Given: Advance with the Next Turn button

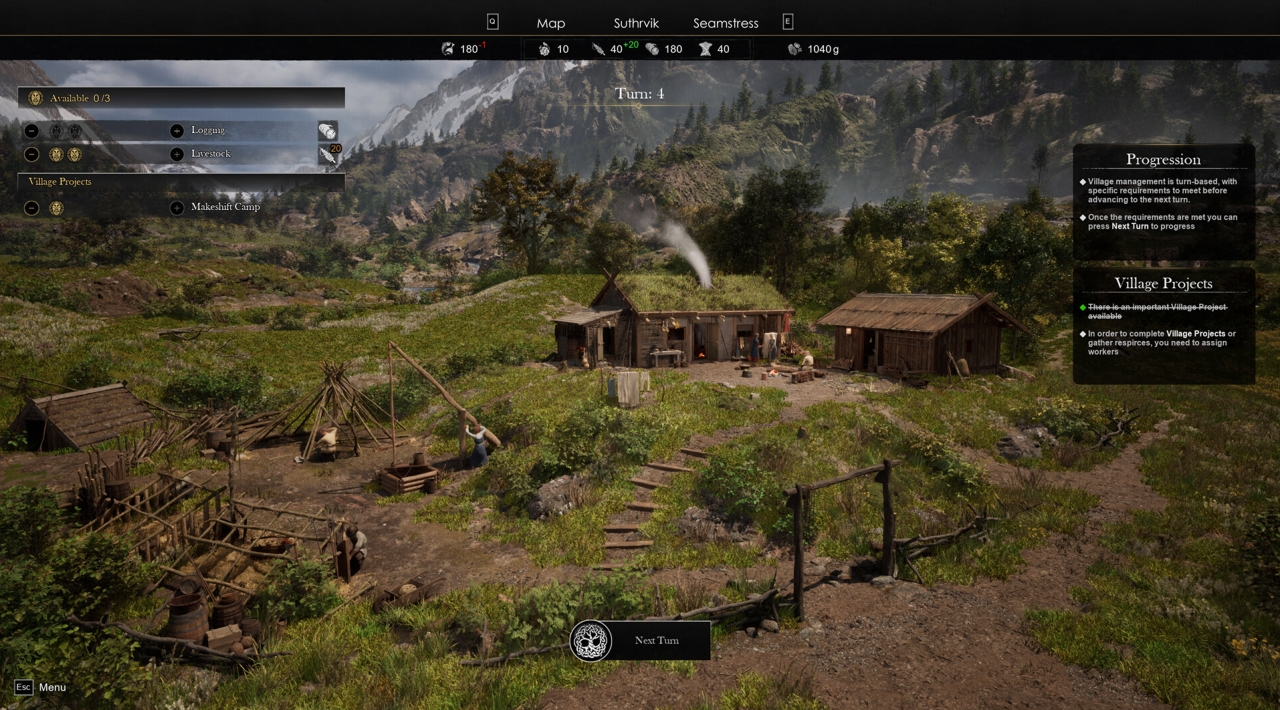Looking at the screenshot, I should coord(640,640).
